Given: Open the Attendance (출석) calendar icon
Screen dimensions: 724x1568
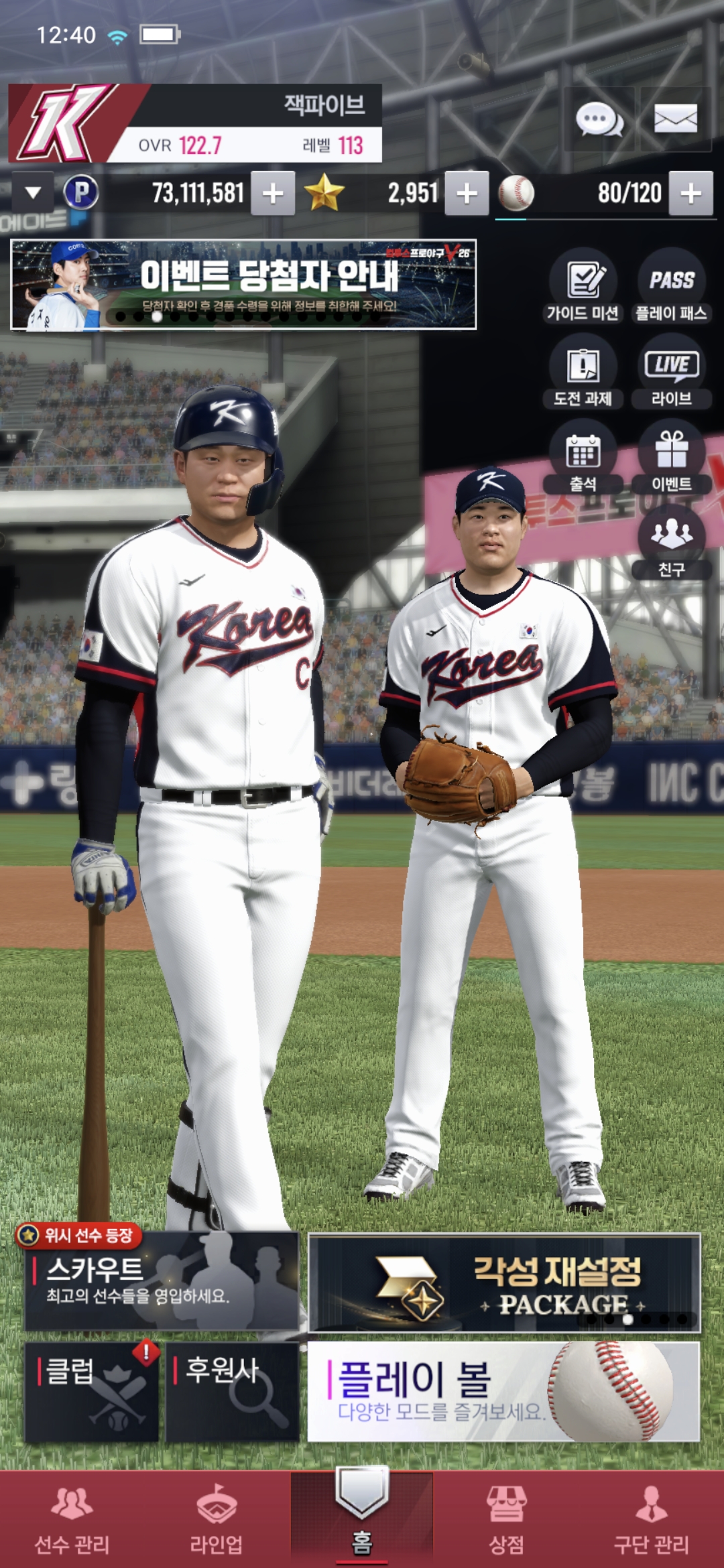Looking at the screenshot, I should pos(583,459).
